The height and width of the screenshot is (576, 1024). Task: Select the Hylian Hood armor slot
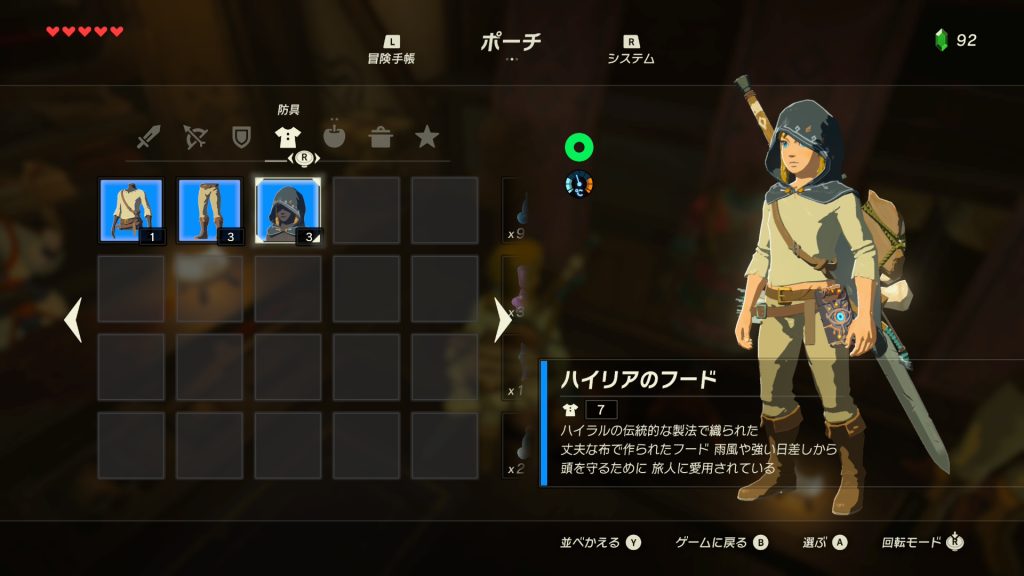coord(288,211)
